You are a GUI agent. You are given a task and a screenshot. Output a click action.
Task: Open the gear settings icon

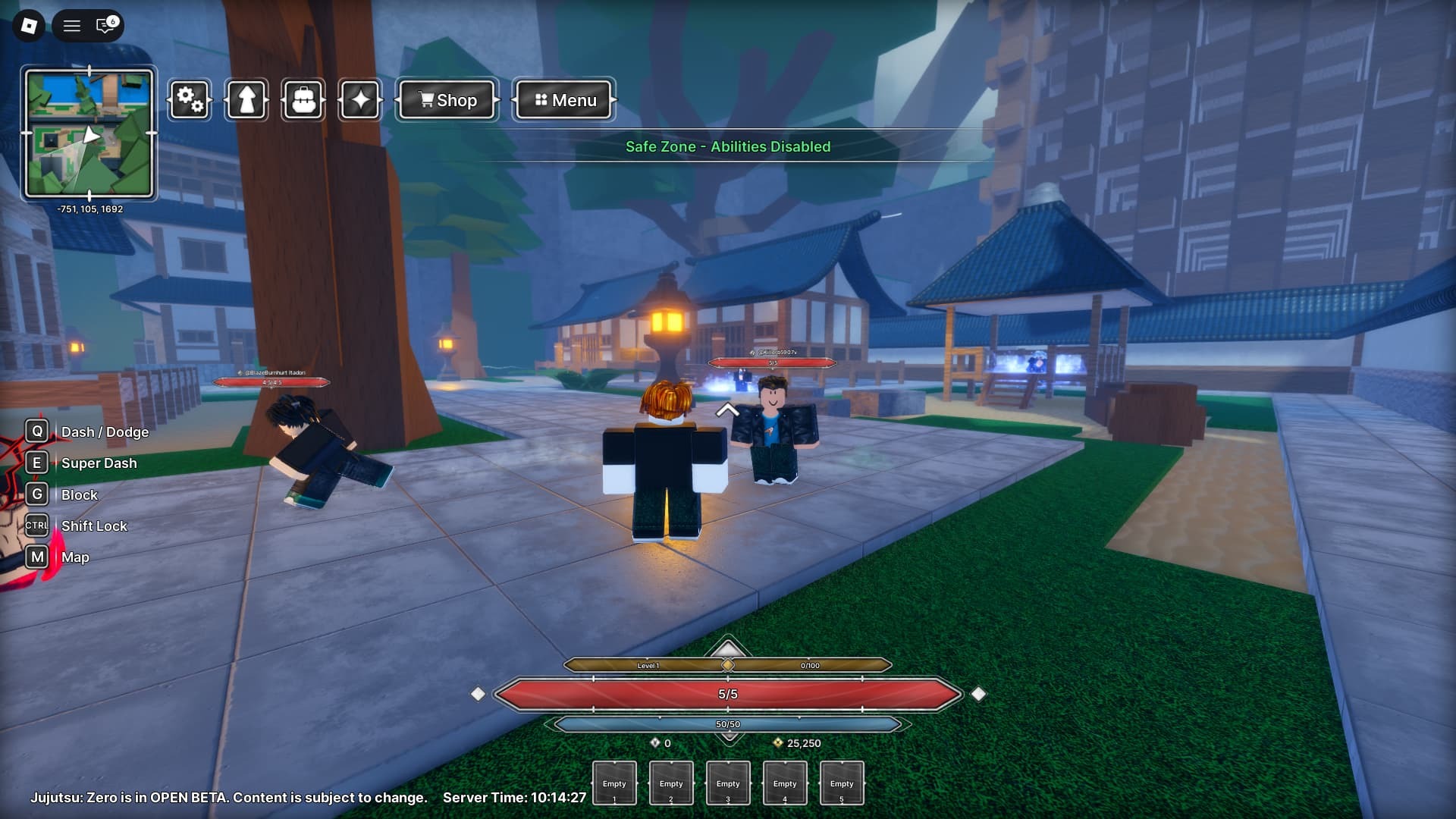pos(190,100)
